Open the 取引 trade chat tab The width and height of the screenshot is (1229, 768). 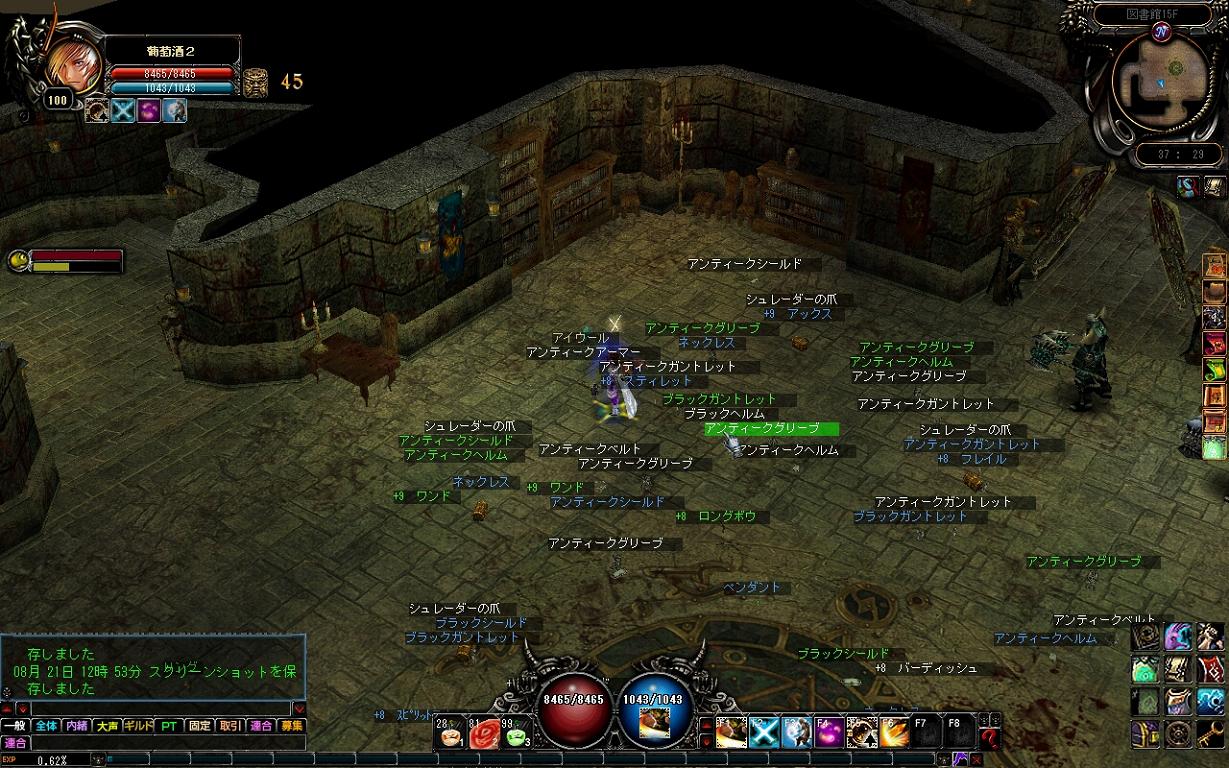(231, 726)
